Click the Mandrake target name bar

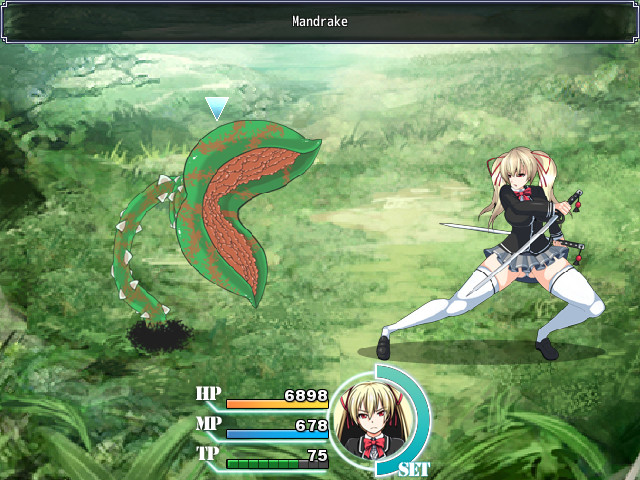tap(320, 21)
